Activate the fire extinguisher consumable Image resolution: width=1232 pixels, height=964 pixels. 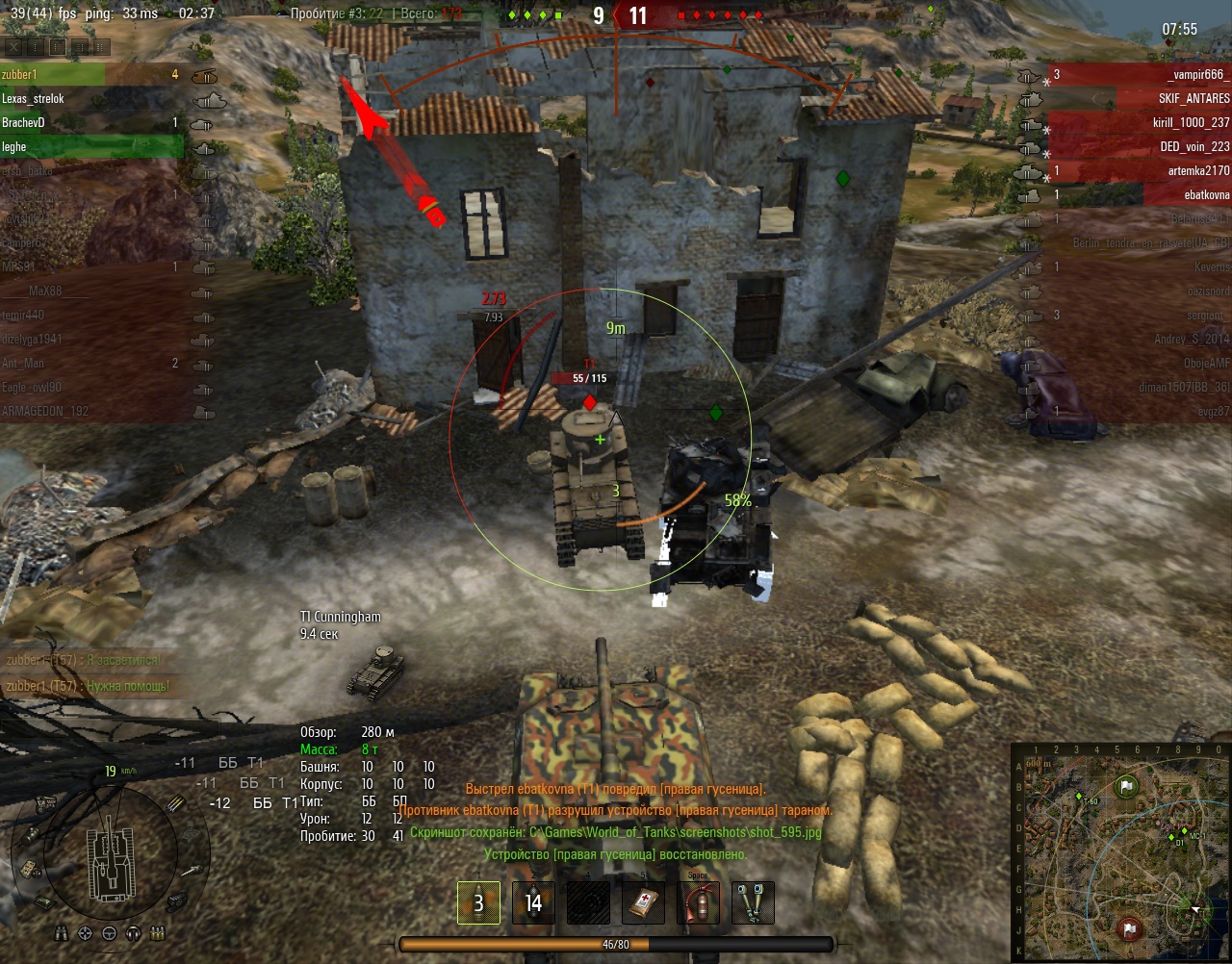[698, 902]
